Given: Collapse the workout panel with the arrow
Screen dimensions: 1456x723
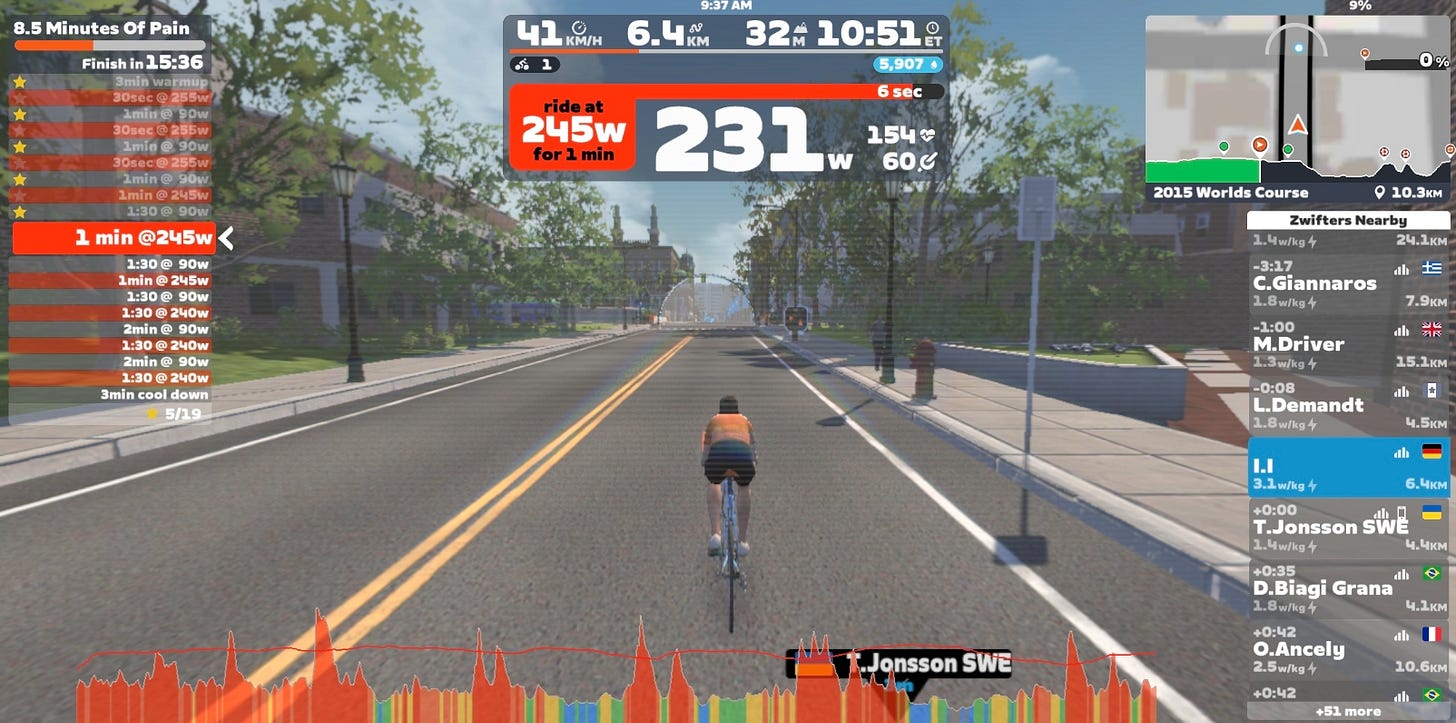Looking at the screenshot, I should click(x=227, y=238).
